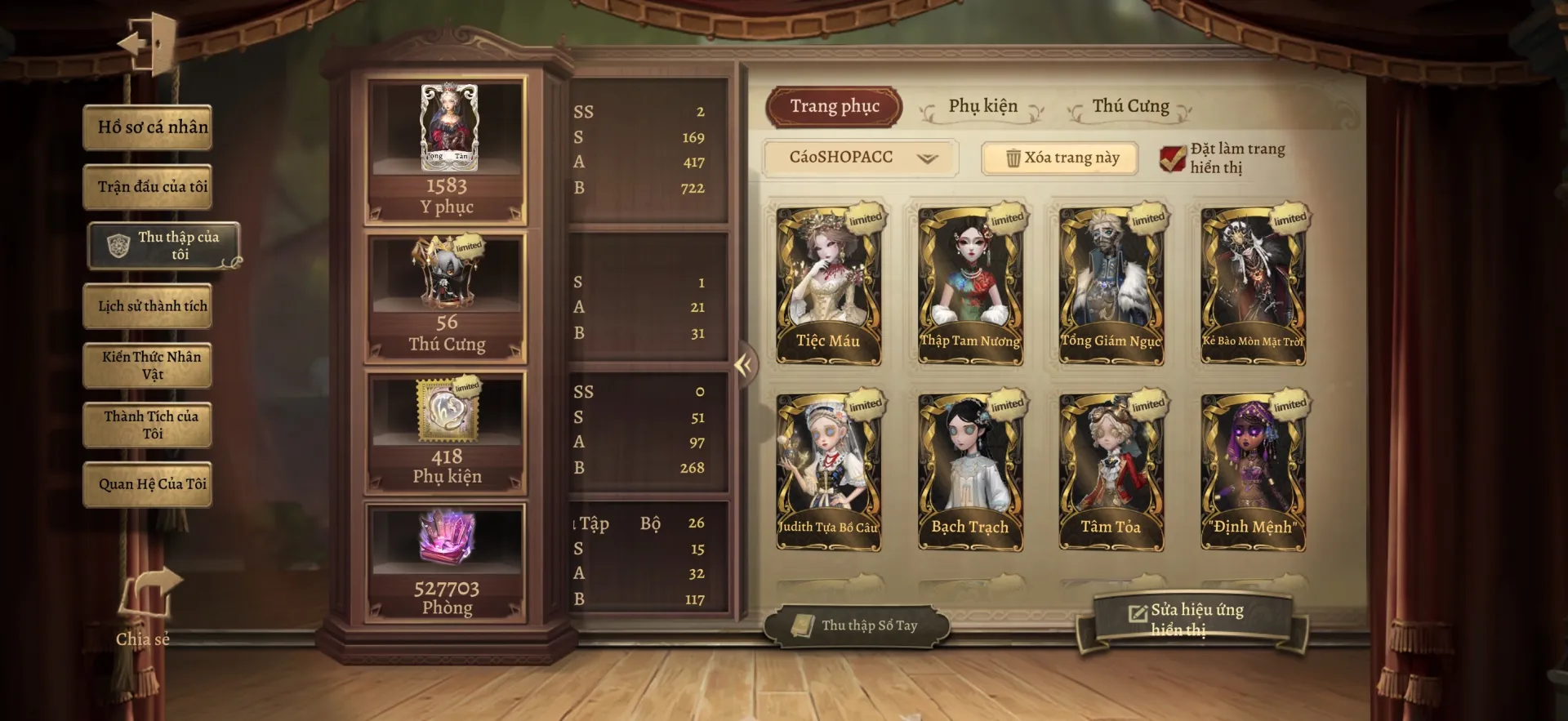
Task: Open the CáoSHOPACC dropdown
Action: point(860,158)
